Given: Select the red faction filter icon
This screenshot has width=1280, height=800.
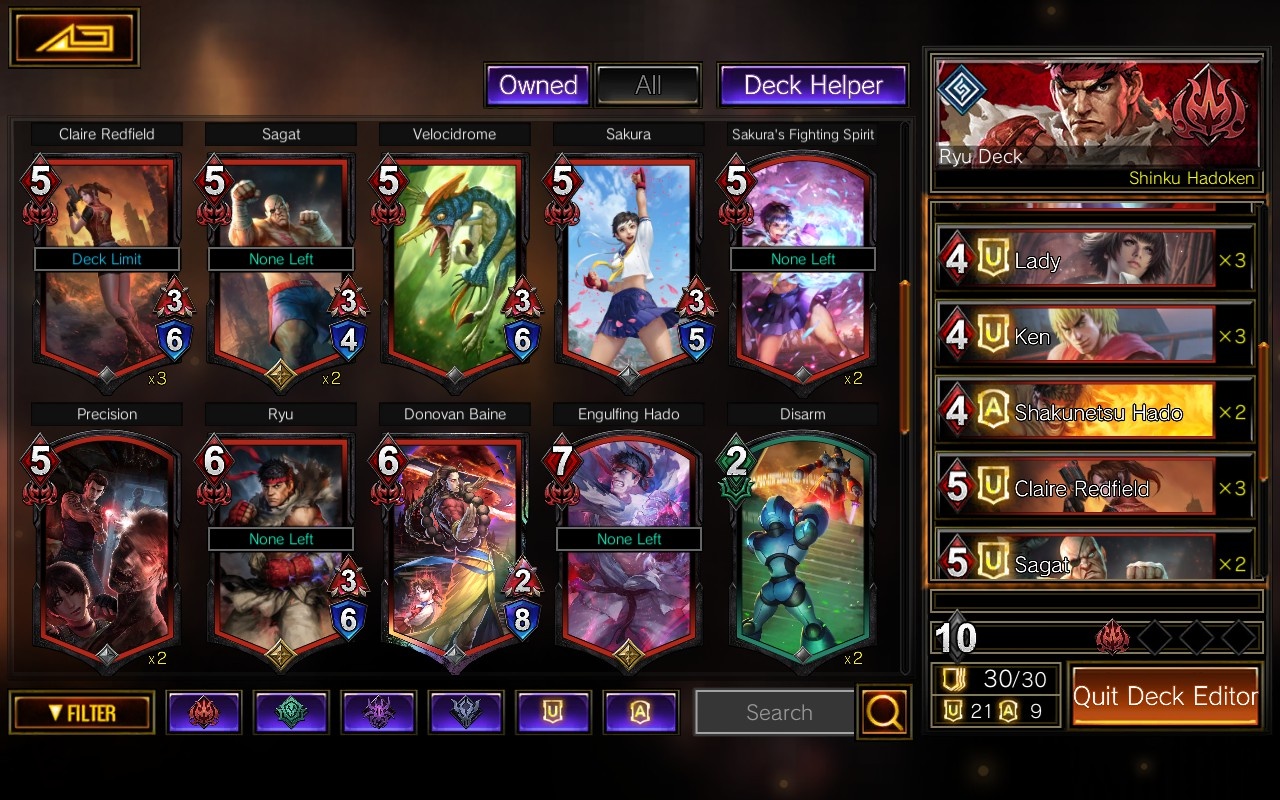Looking at the screenshot, I should [x=204, y=712].
